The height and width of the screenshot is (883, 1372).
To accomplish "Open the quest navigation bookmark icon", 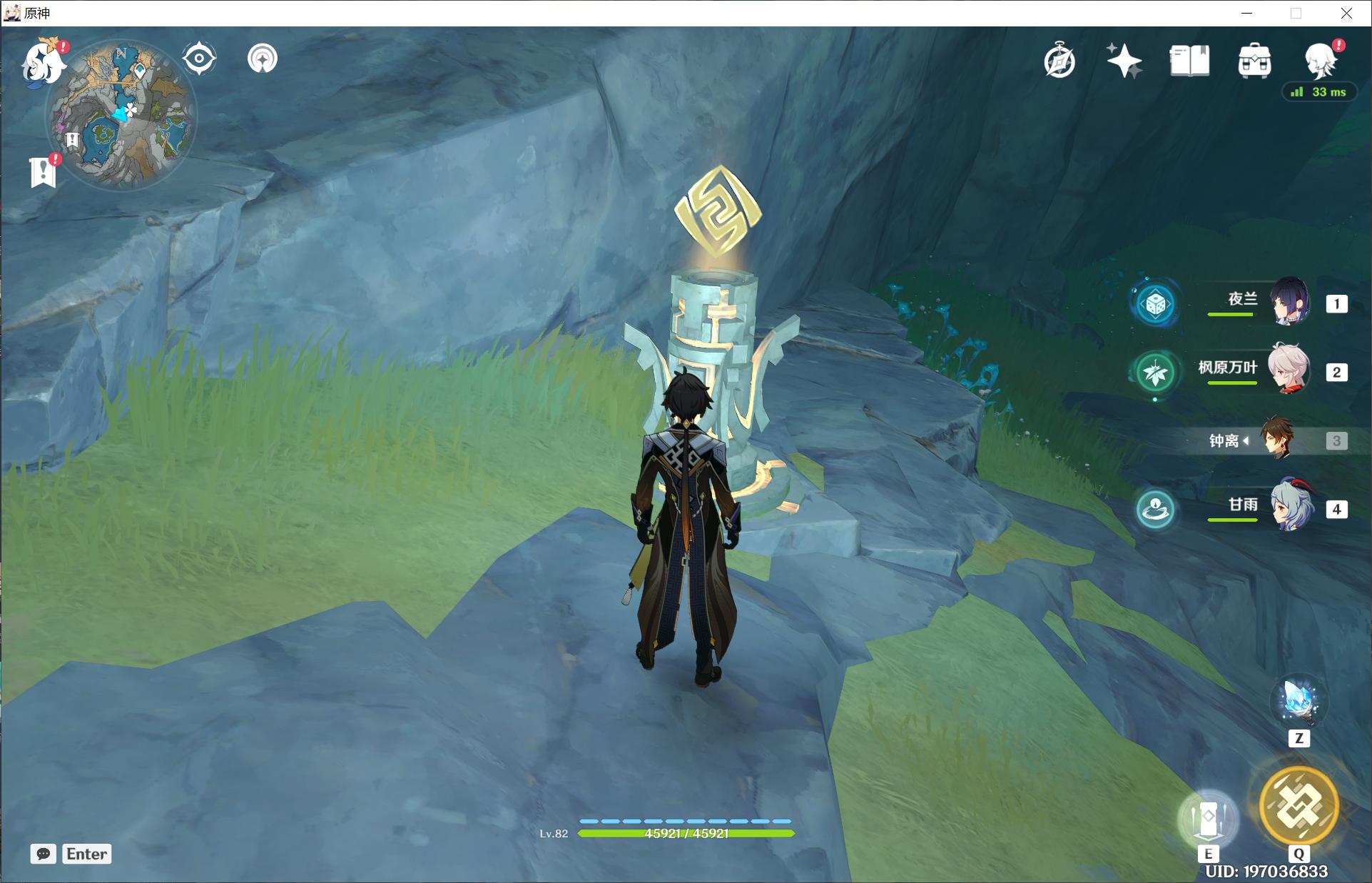I will (43, 171).
